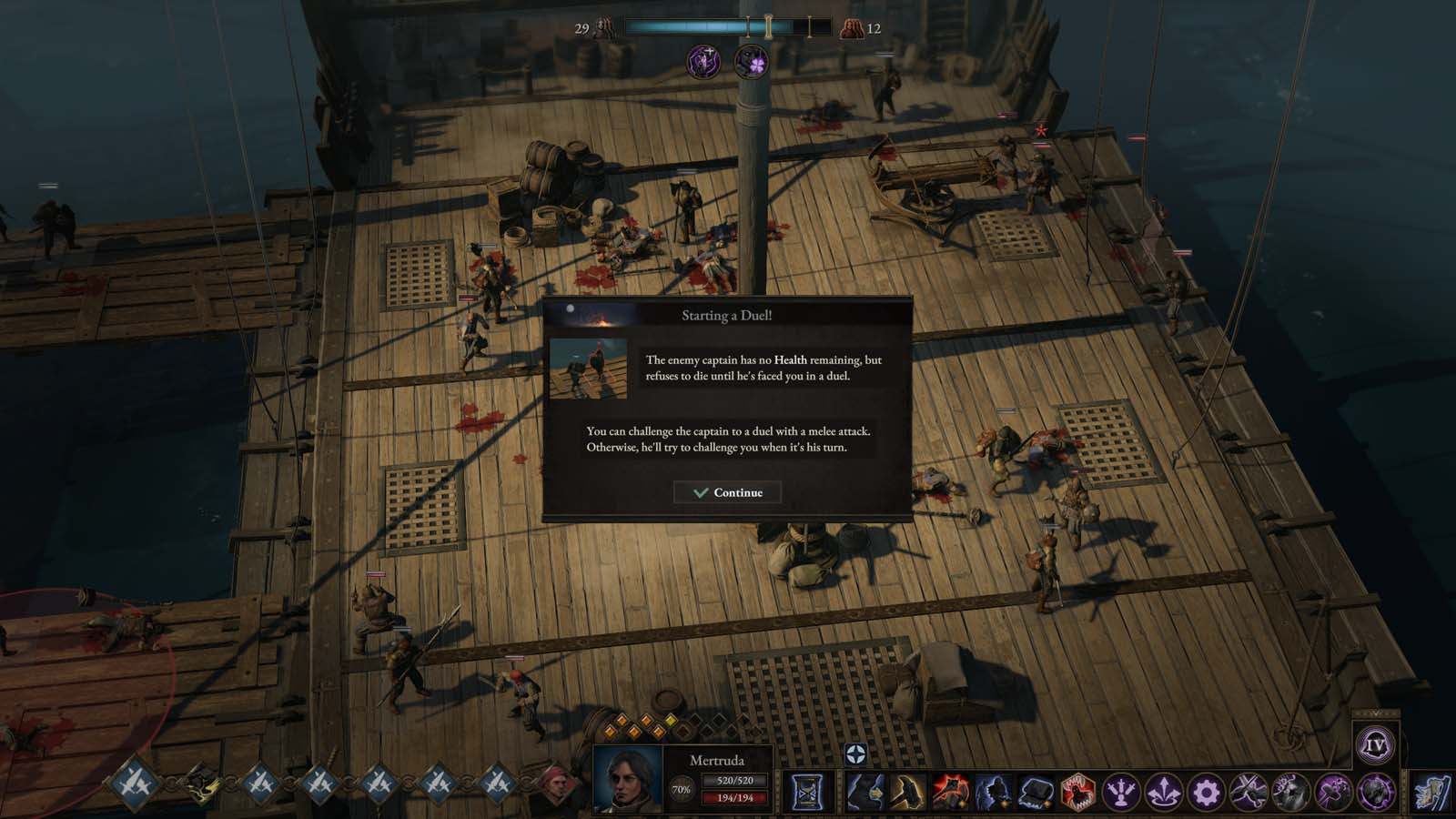Select the purple spreading-arrows ability
This screenshot has width=1456, height=819.
pyautogui.click(x=1164, y=793)
